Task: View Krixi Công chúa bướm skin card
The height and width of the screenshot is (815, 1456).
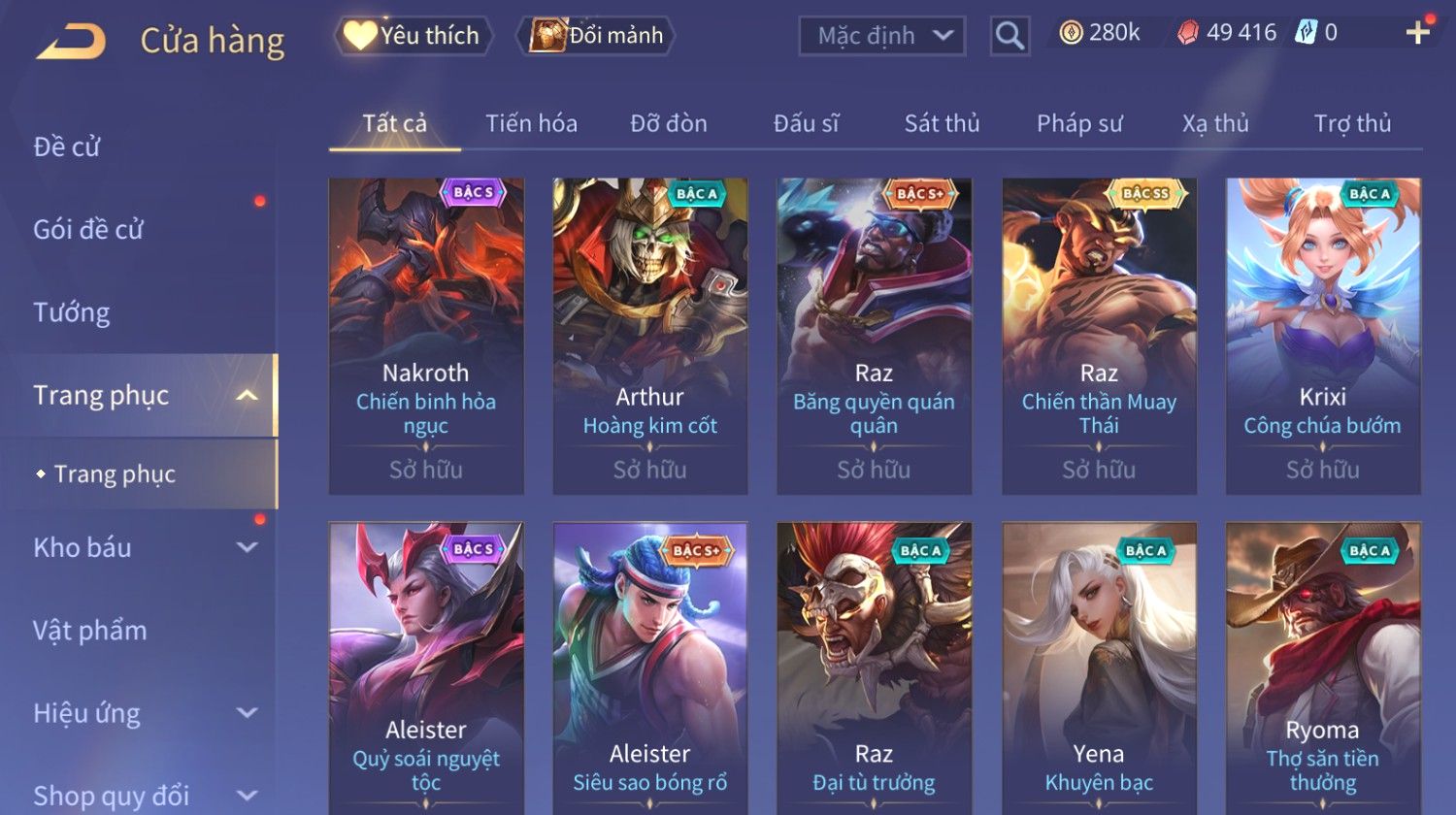Action: tap(1323, 336)
